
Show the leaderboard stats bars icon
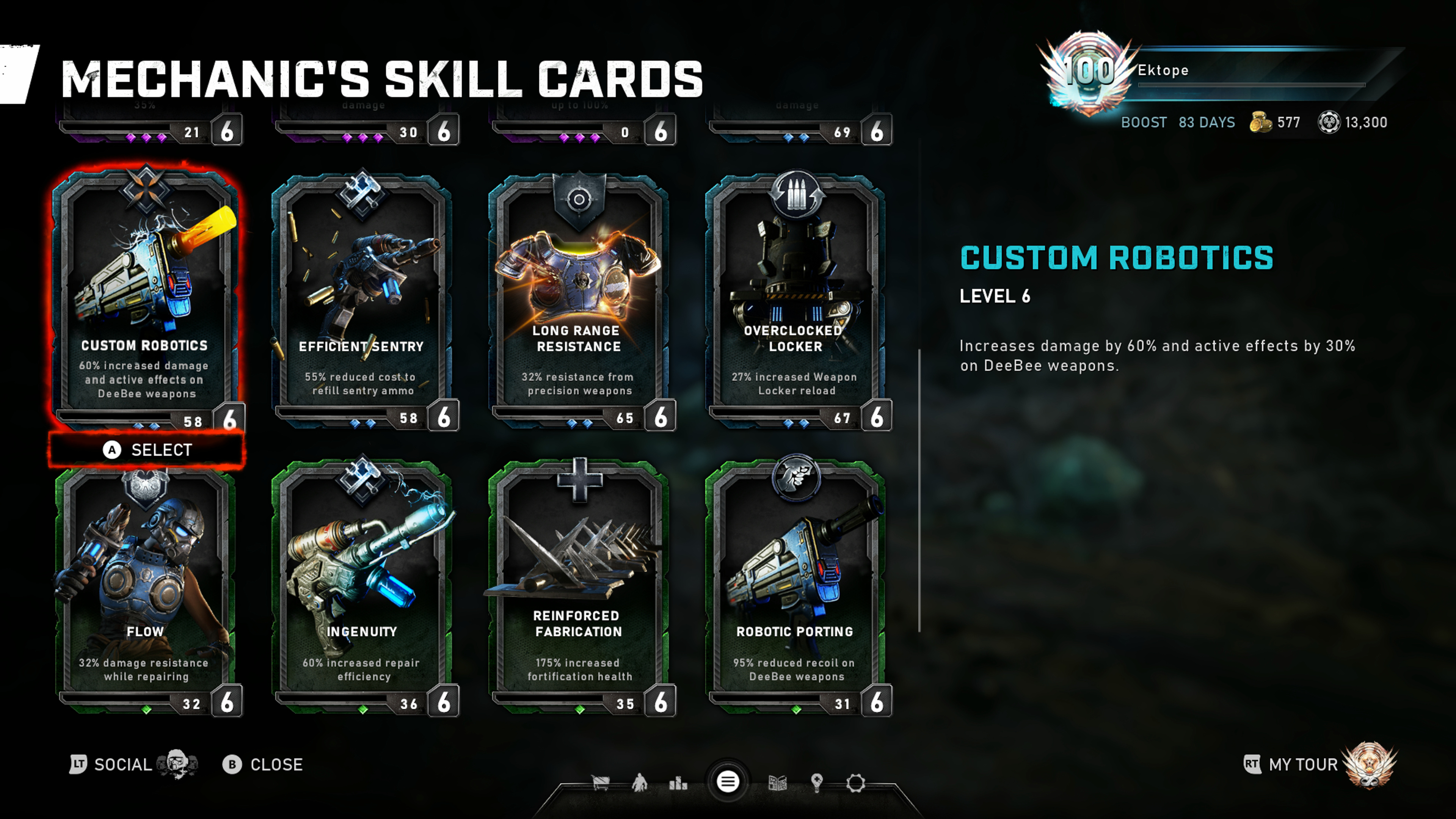[678, 783]
